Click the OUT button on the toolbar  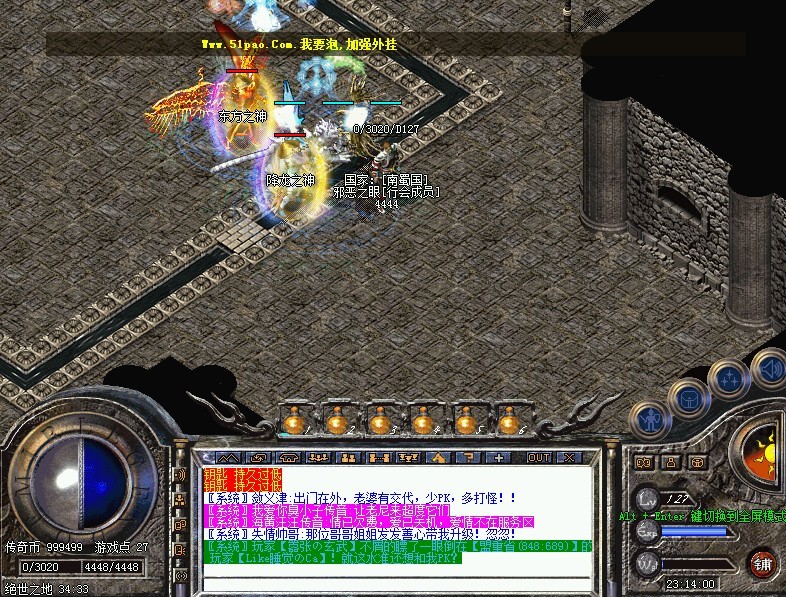(539, 457)
